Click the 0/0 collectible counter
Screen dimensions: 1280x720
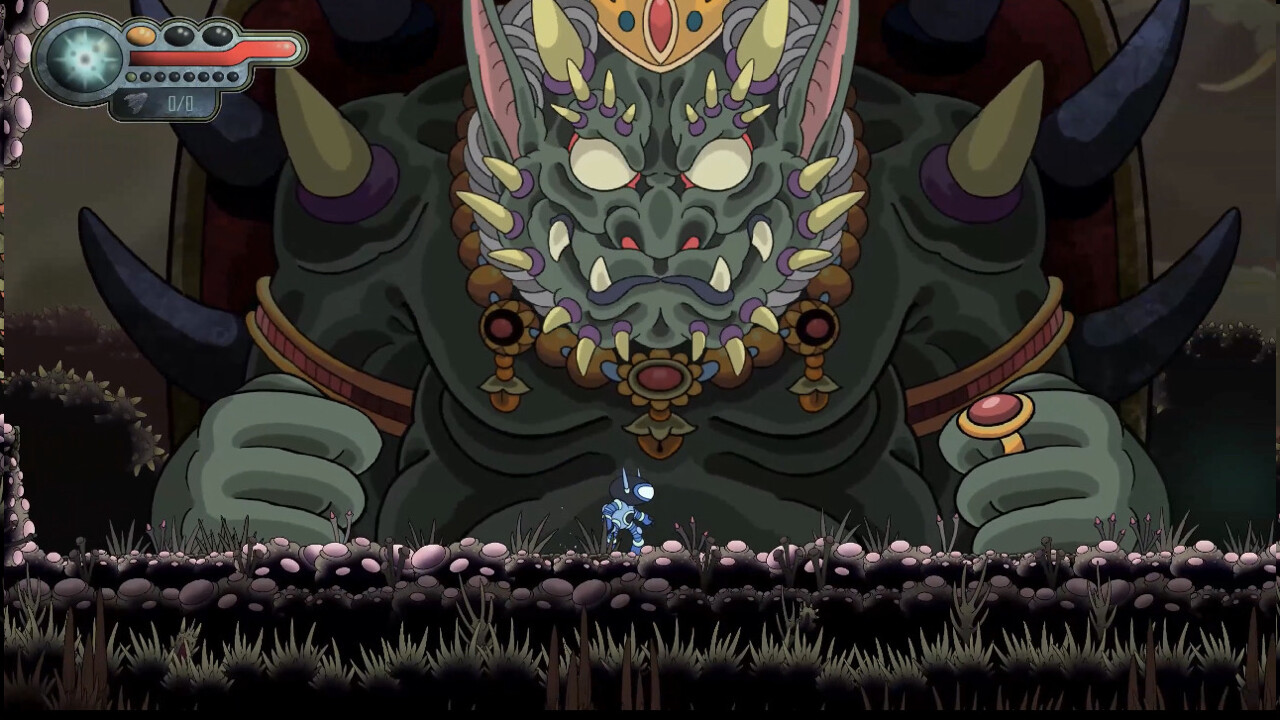pyautogui.click(x=181, y=101)
